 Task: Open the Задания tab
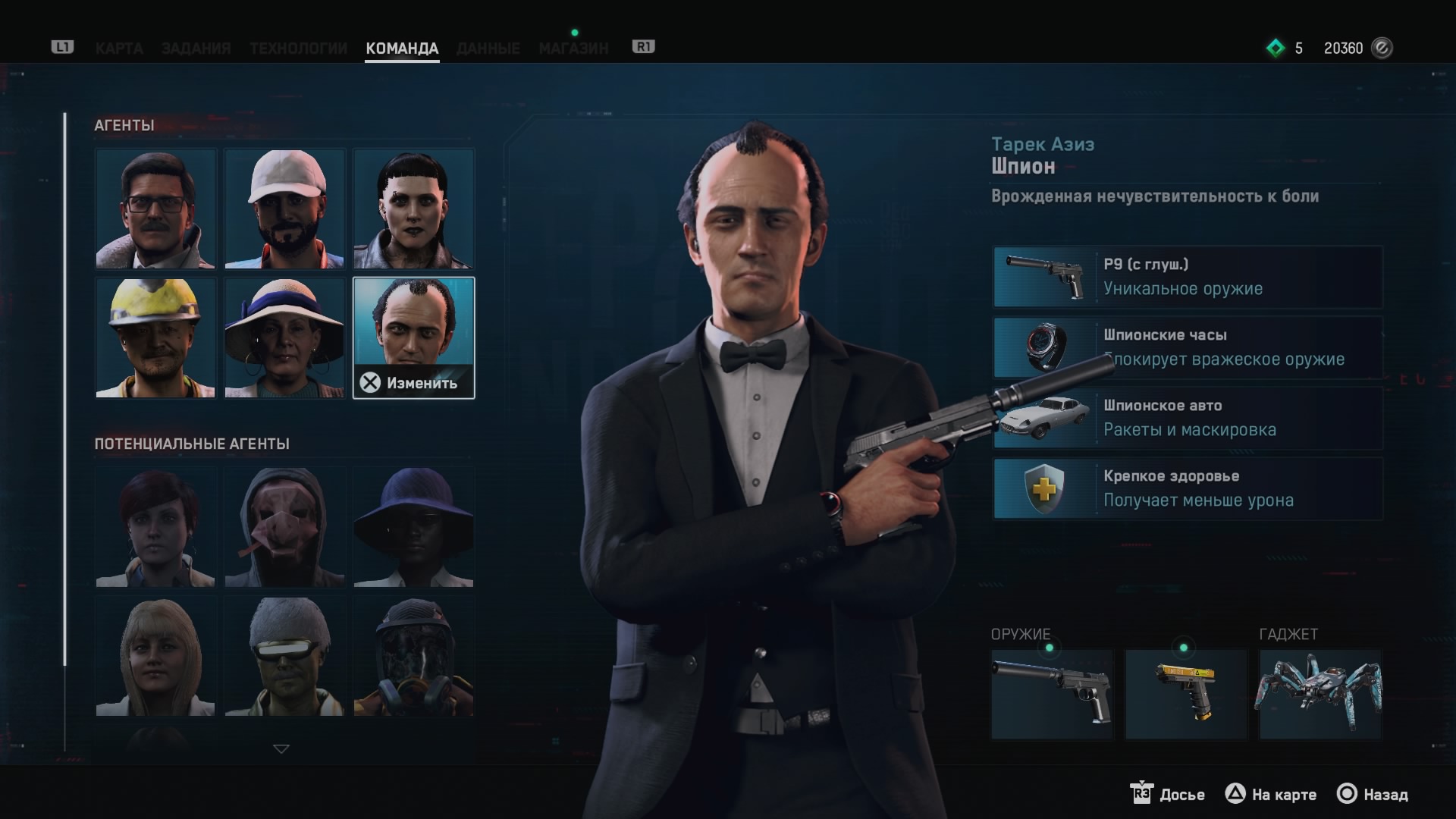tap(196, 49)
